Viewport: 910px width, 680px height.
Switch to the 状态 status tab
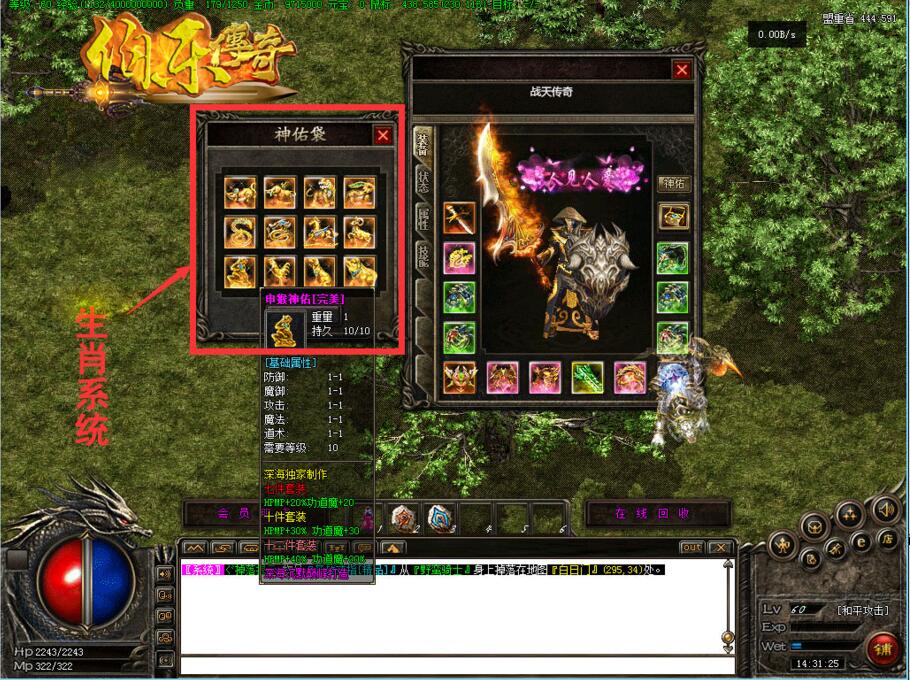pyautogui.click(x=422, y=181)
